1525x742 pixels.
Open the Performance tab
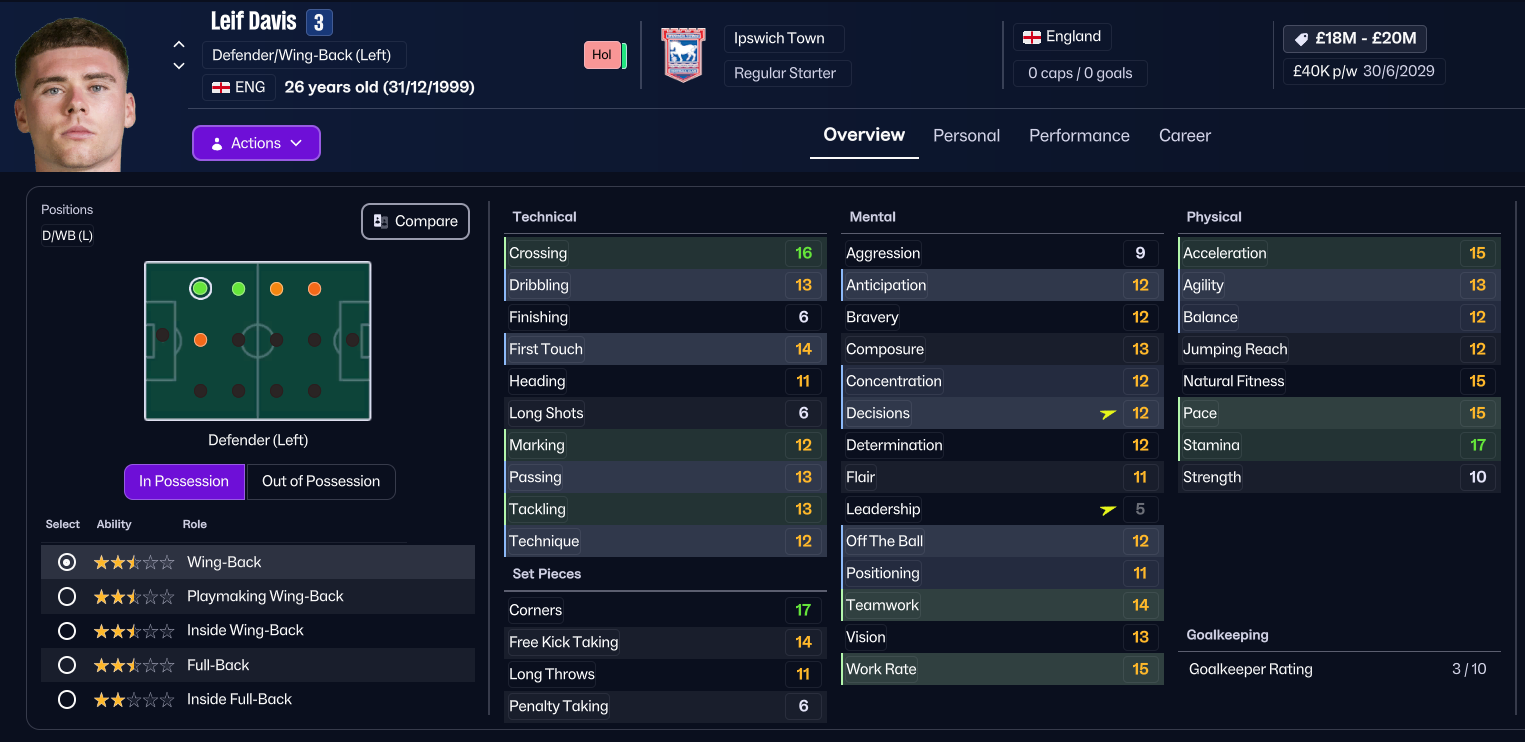pos(1079,136)
